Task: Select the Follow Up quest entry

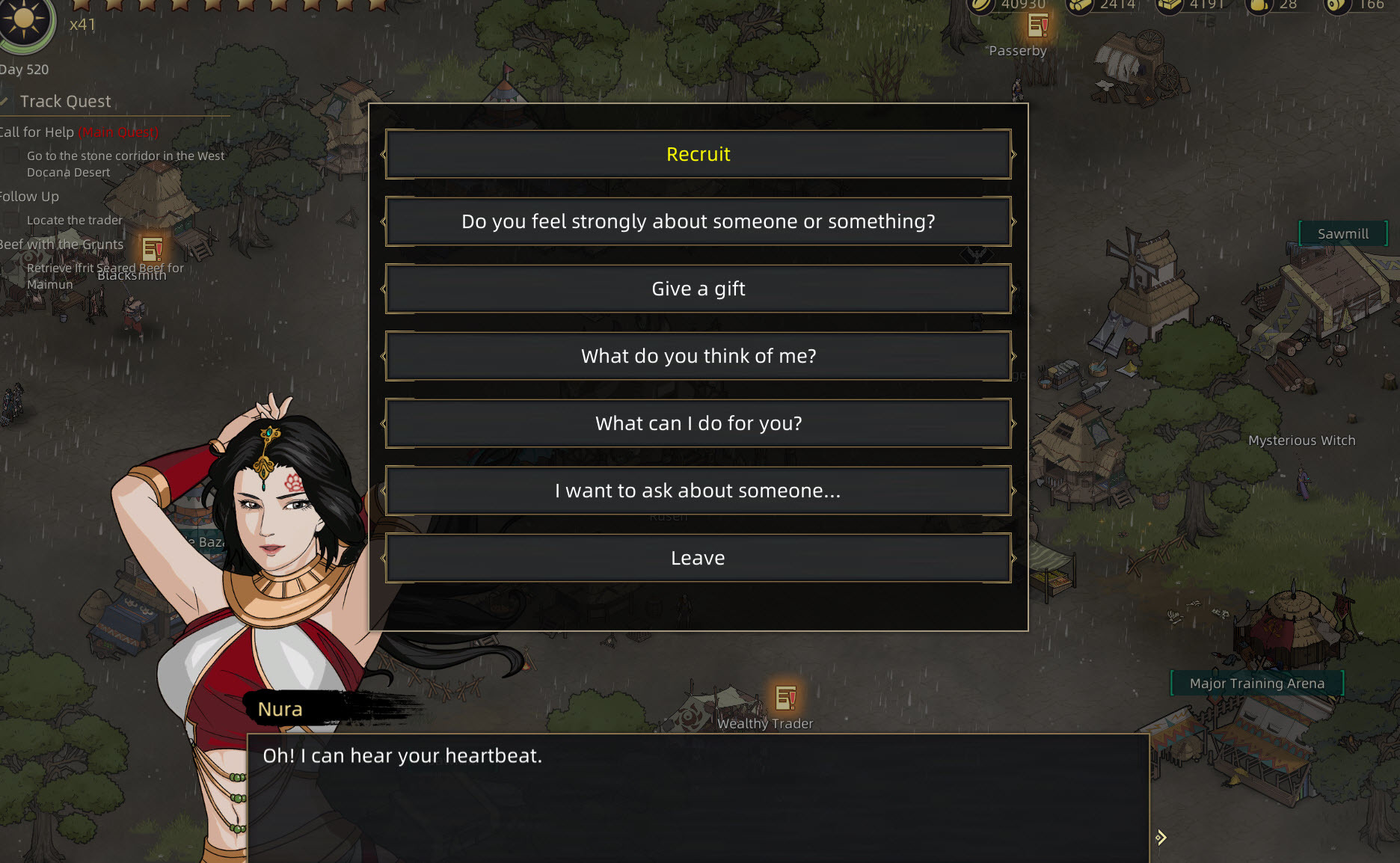Action: pyautogui.click(x=30, y=197)
